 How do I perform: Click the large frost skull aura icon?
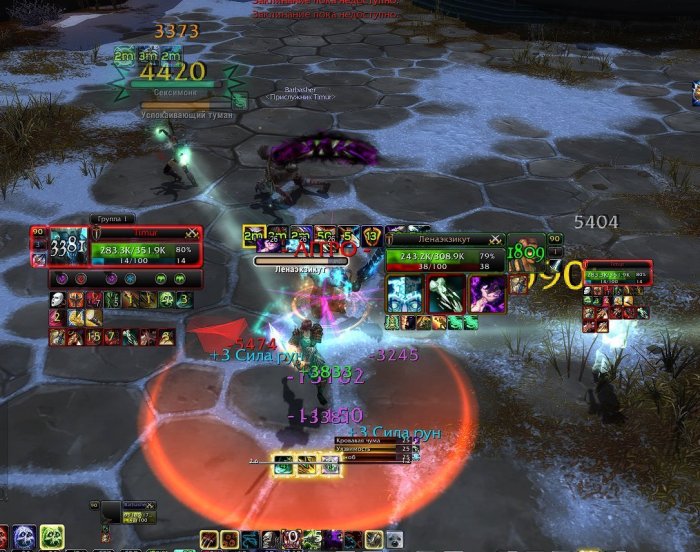pyautogui.click(x=406, y=294)
